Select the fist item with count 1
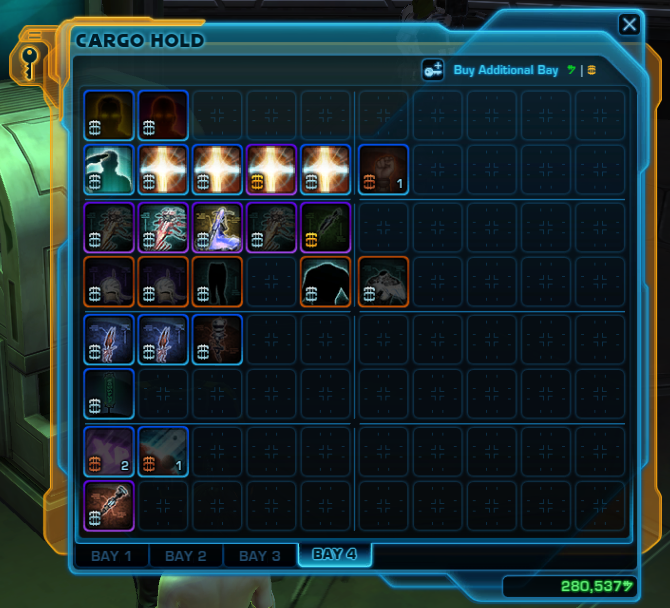 tap(381, 169)
